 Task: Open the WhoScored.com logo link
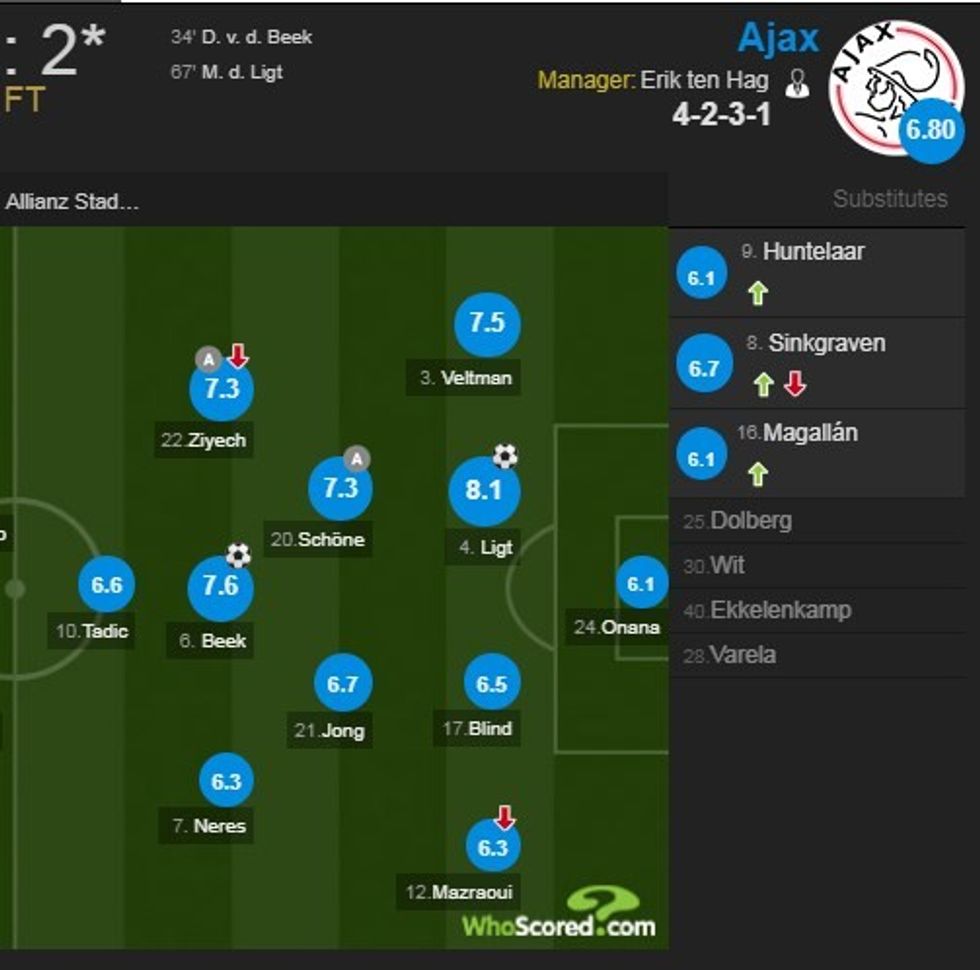[x=560, y=918]
